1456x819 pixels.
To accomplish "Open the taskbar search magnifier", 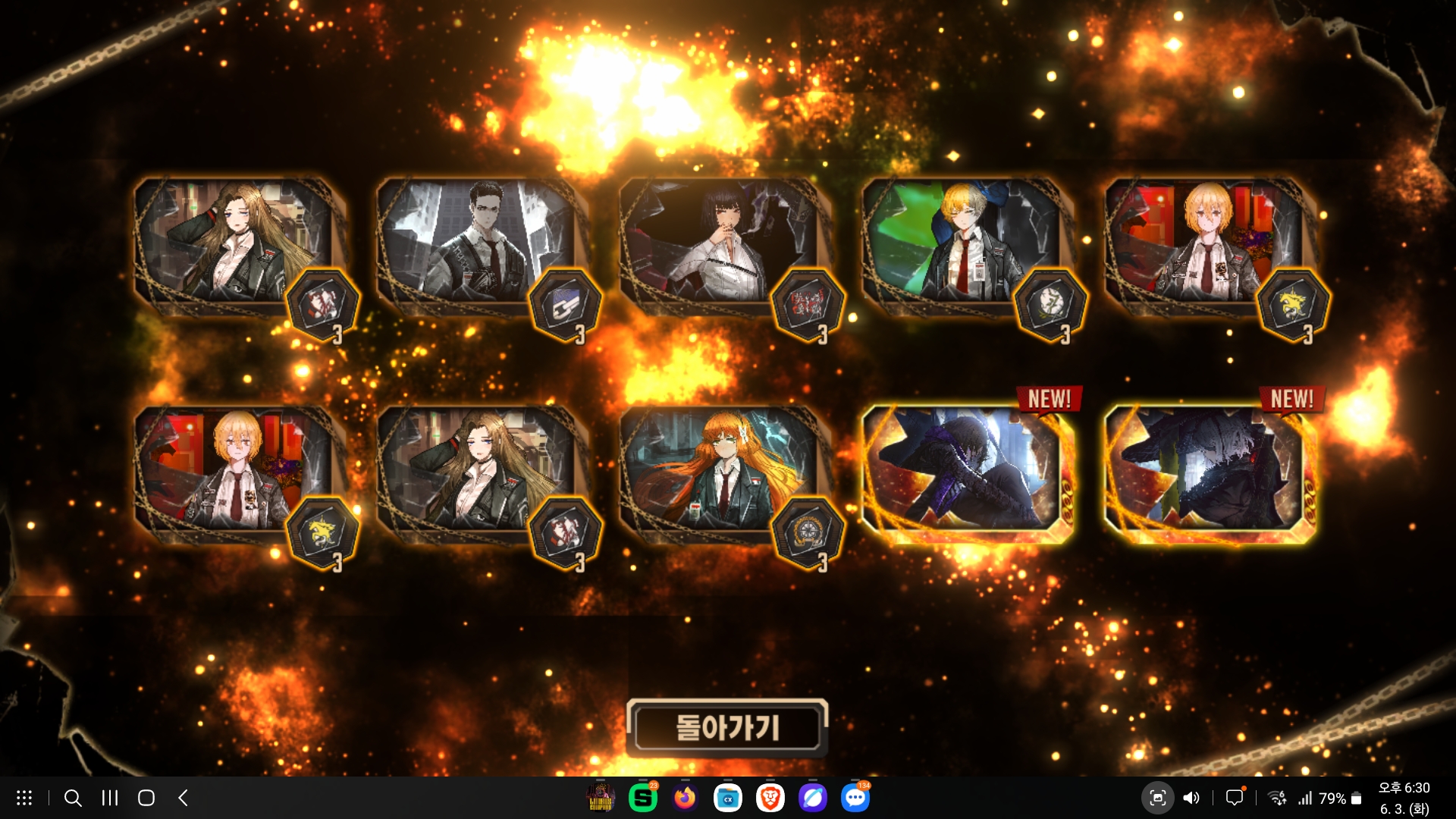I will 73,798.
